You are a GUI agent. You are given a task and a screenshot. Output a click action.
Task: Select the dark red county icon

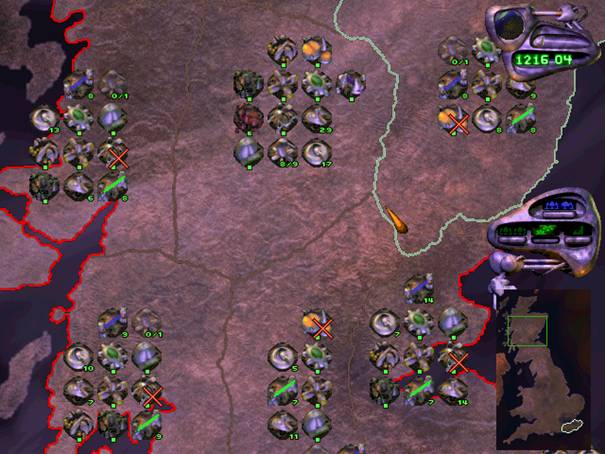coord(248,118)
